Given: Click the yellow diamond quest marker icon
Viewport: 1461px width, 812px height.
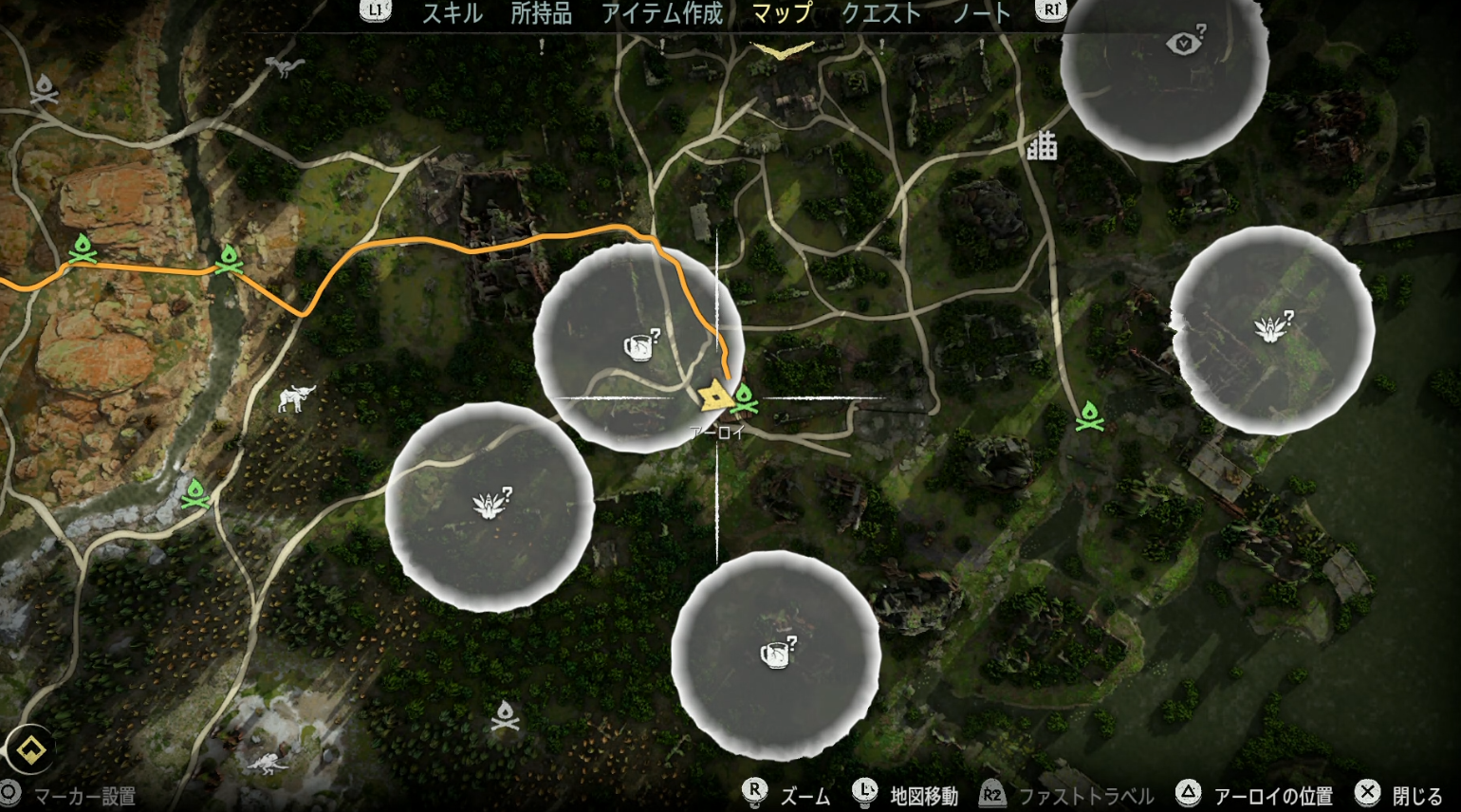Looking at the screenshot, I should coord(28,750).
